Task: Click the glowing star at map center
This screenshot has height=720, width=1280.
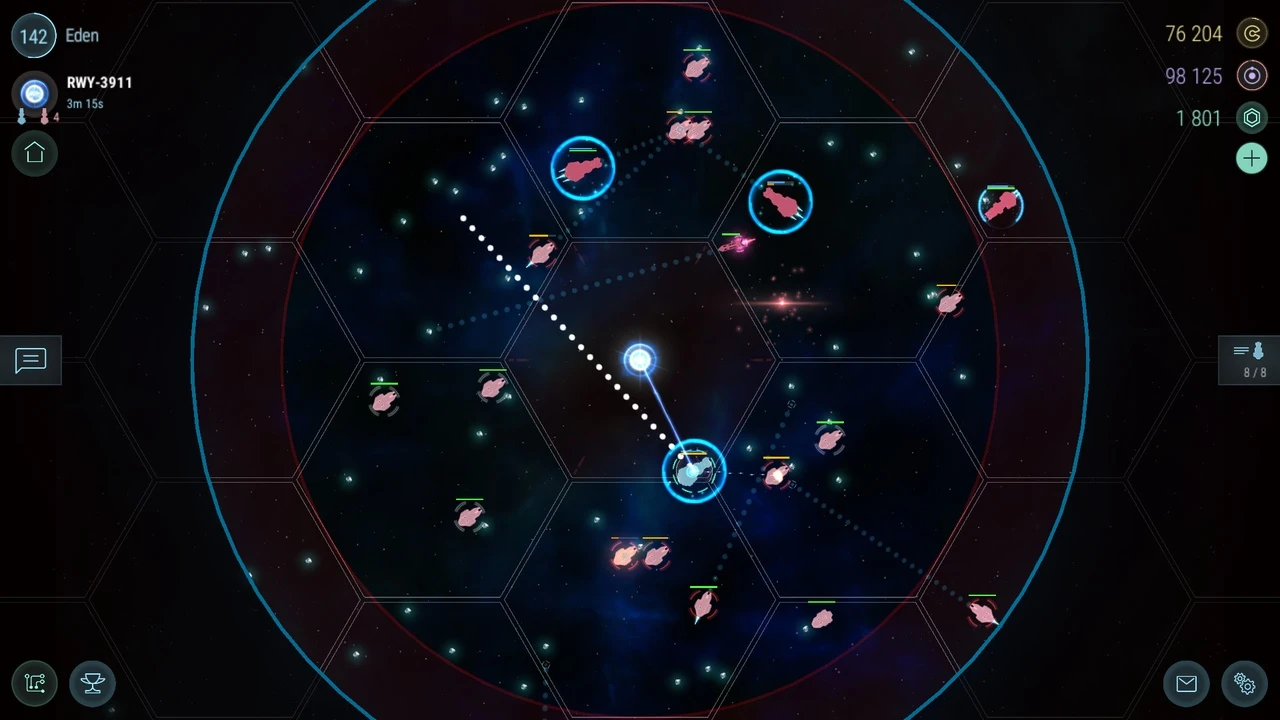Action: pyautogui.click(x=640, y=357)
